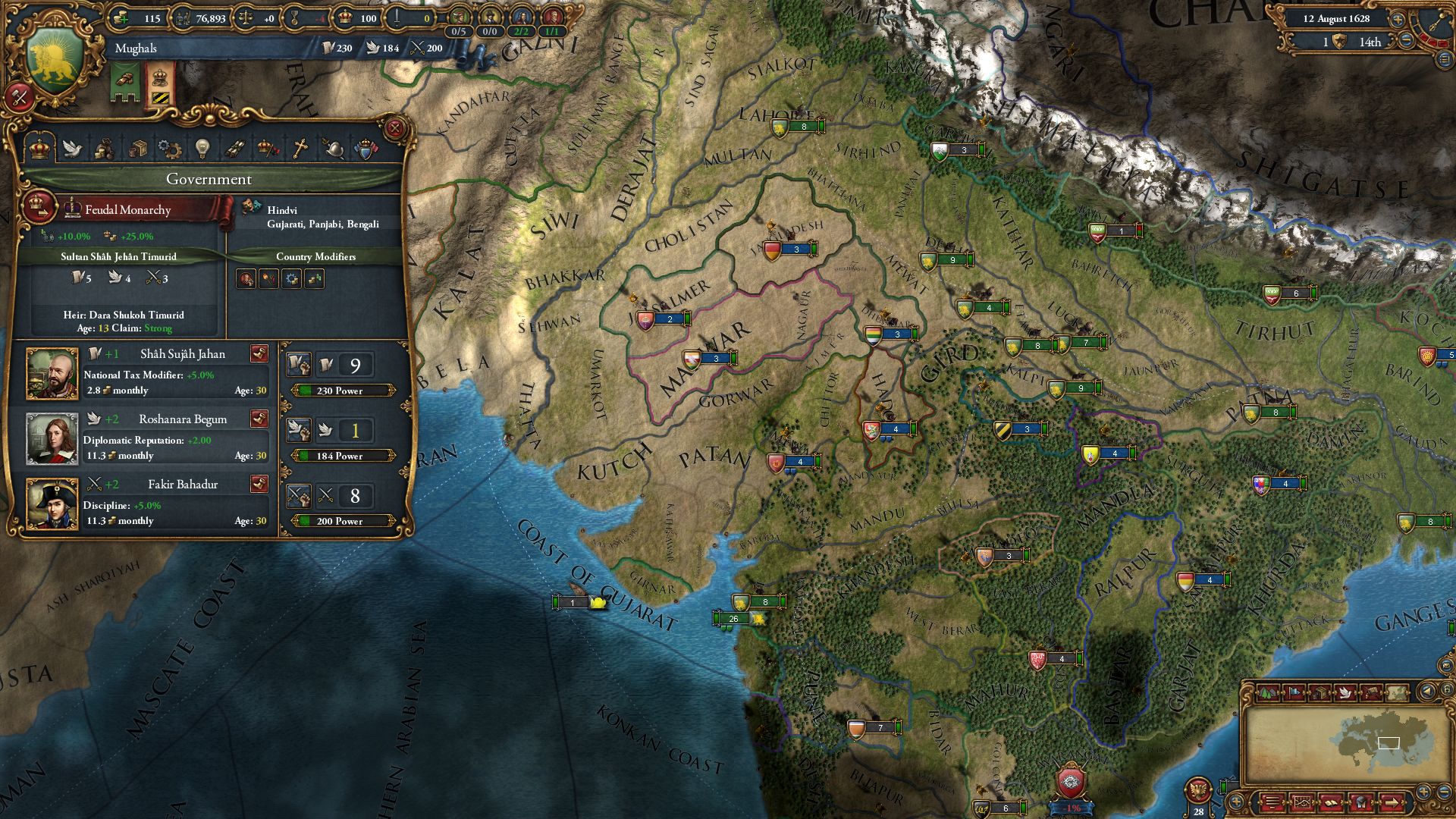Switch to the terrain map mode button
Image resolution: width=1456 pixels, height=819 pixels.
1268,692
